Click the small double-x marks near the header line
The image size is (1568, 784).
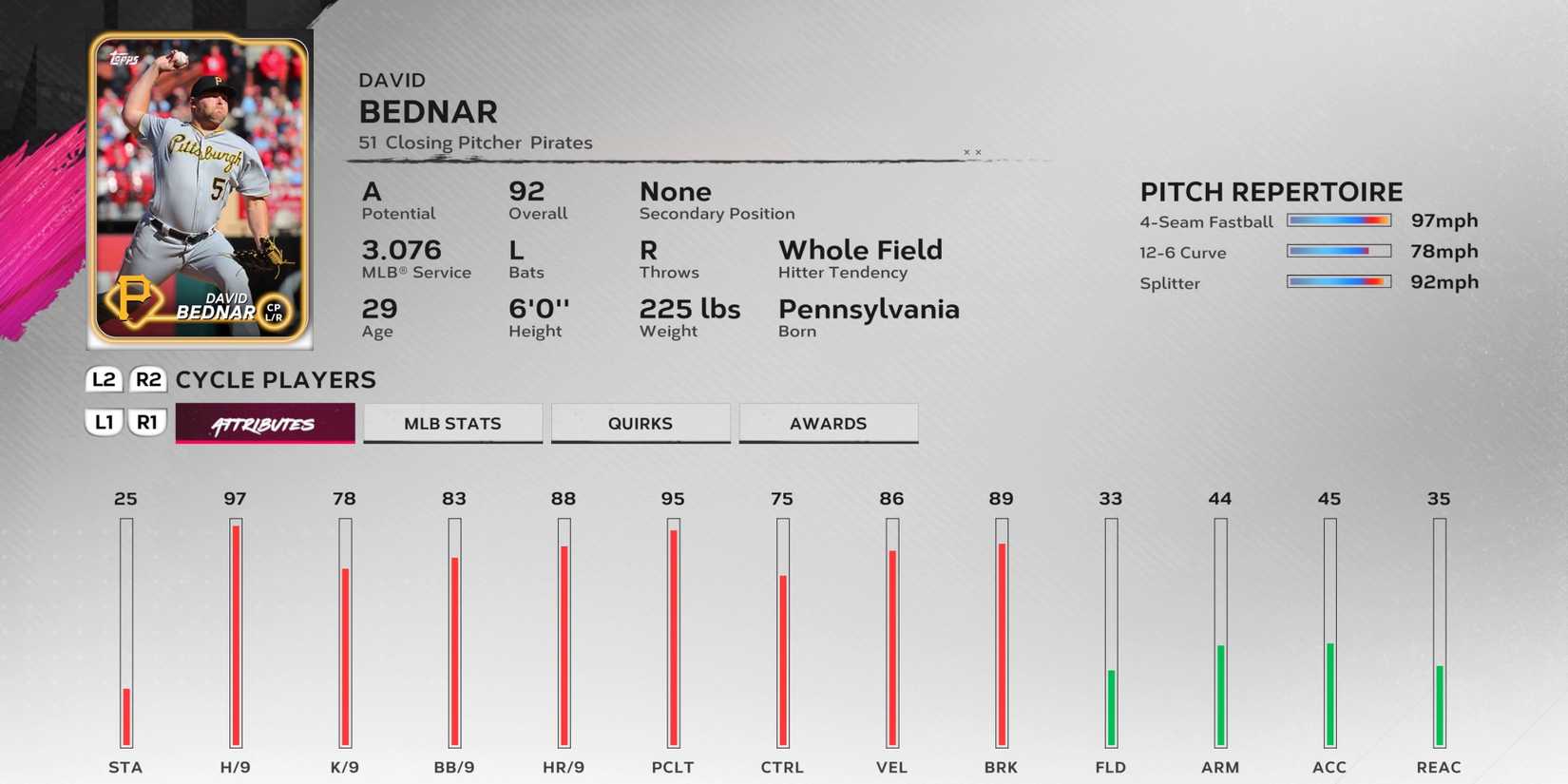click(x=971, y=152)
